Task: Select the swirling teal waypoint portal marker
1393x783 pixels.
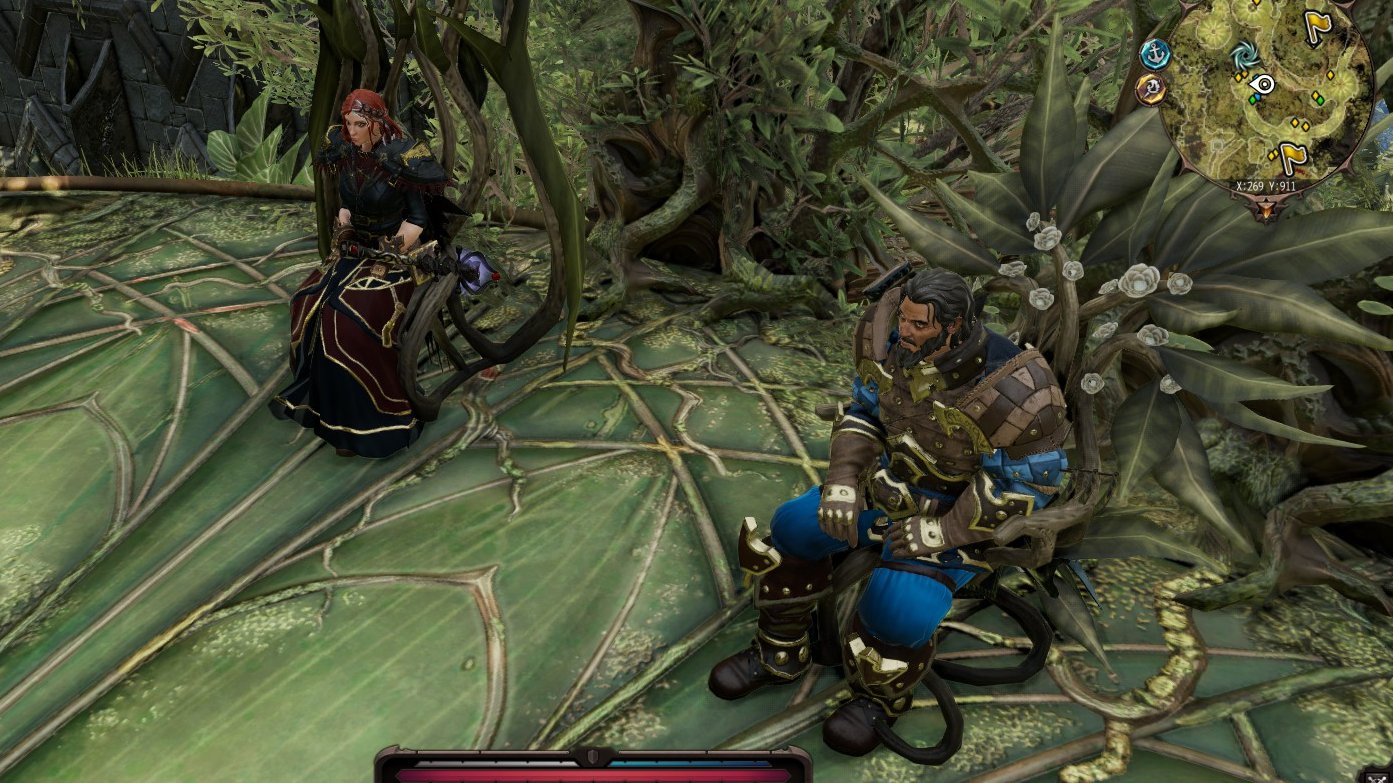Action: click(1245, 55)
